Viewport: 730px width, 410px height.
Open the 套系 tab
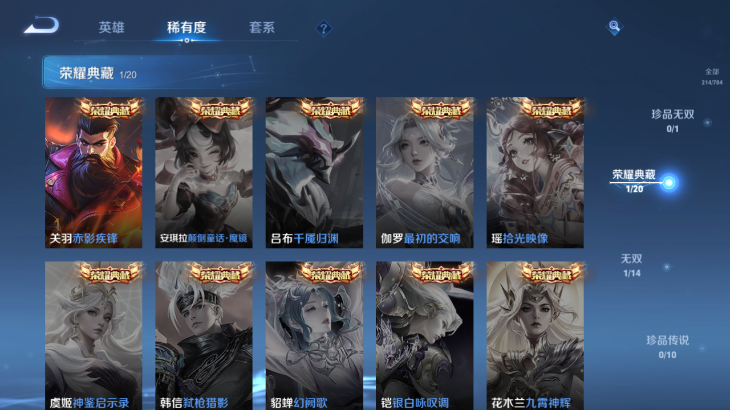[x=262, y=28]
